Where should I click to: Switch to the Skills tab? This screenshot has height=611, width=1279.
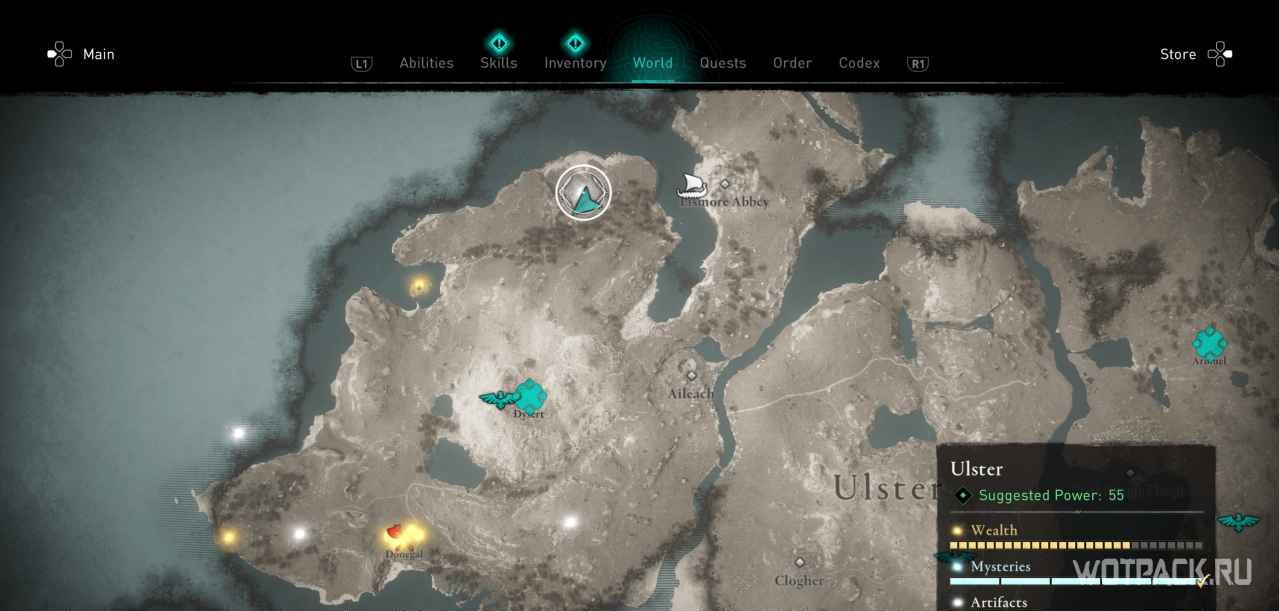click(x=498, y=63)
